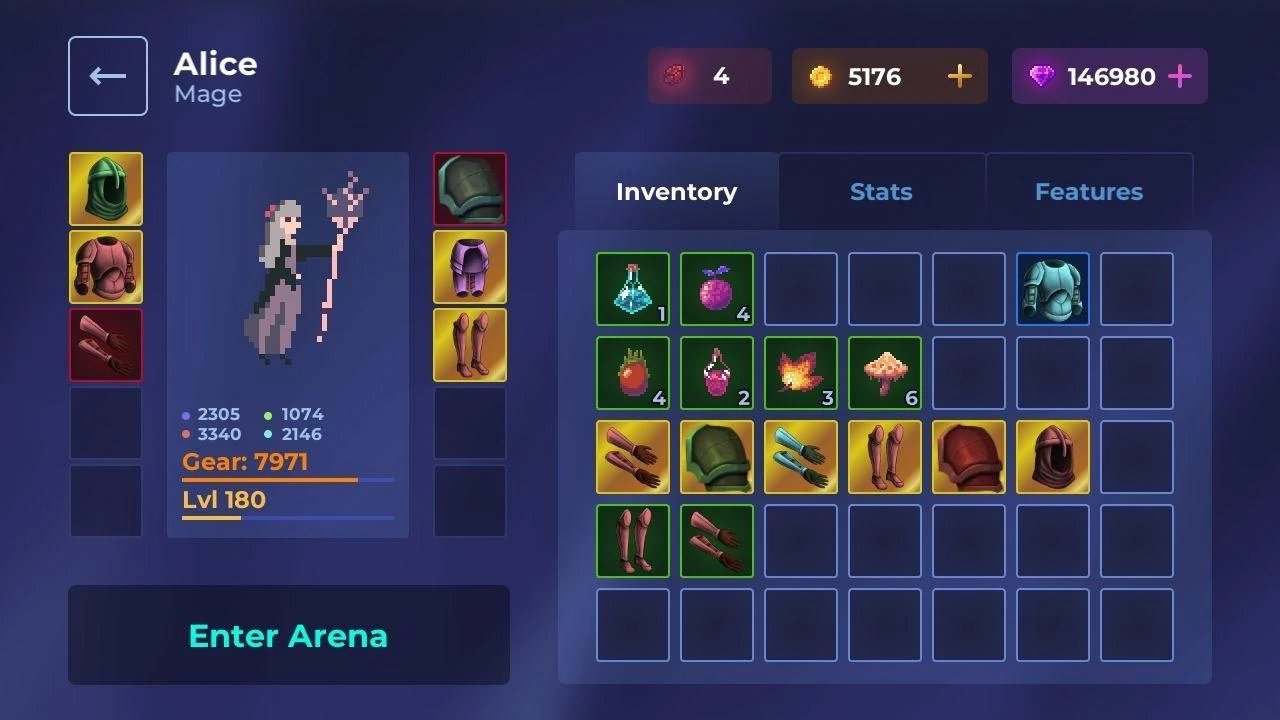Image resolution: width=1280 pixels, height=720 pixels.
Task: Choose the red tomato fruit item
Action: click(x=633, y=373)
